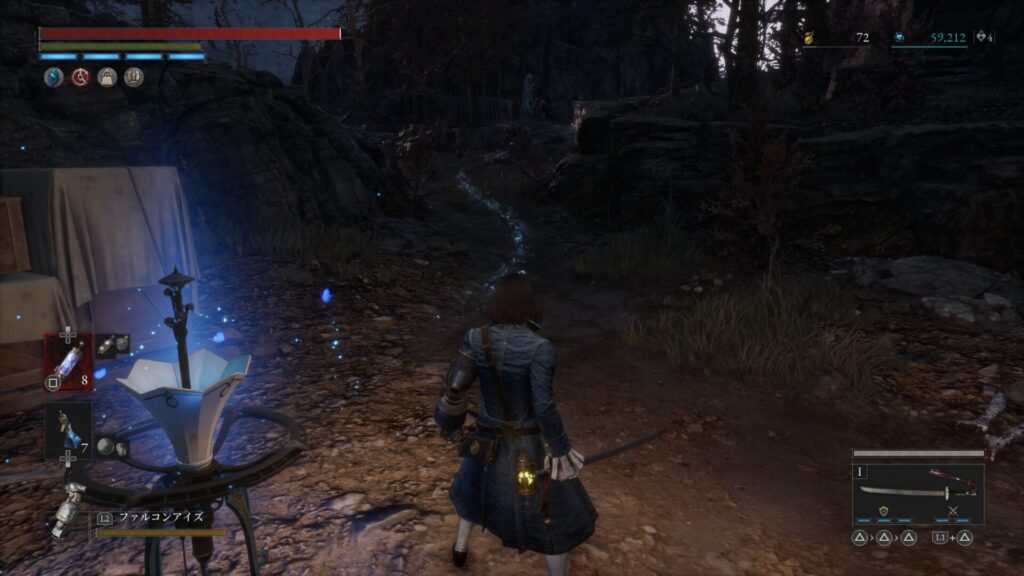The width and height of the screenshot is (1024, 576).
Task: Click the red circular status icon
Action: (80, 77)
